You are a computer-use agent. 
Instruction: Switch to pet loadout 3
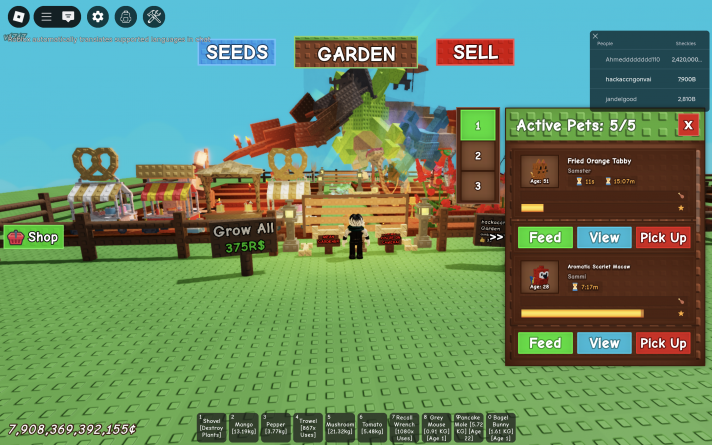click(x=478, y=186)
